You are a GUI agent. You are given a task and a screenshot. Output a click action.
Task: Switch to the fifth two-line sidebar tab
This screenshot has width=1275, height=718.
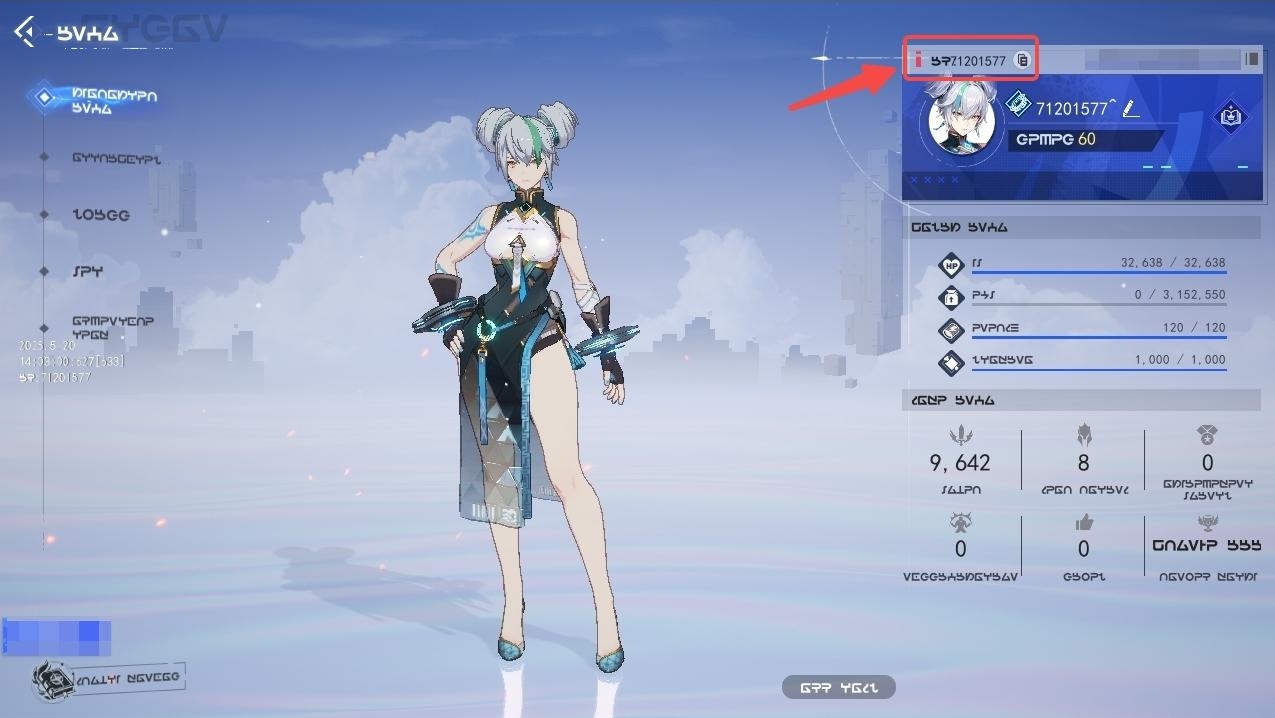point(112,327)
